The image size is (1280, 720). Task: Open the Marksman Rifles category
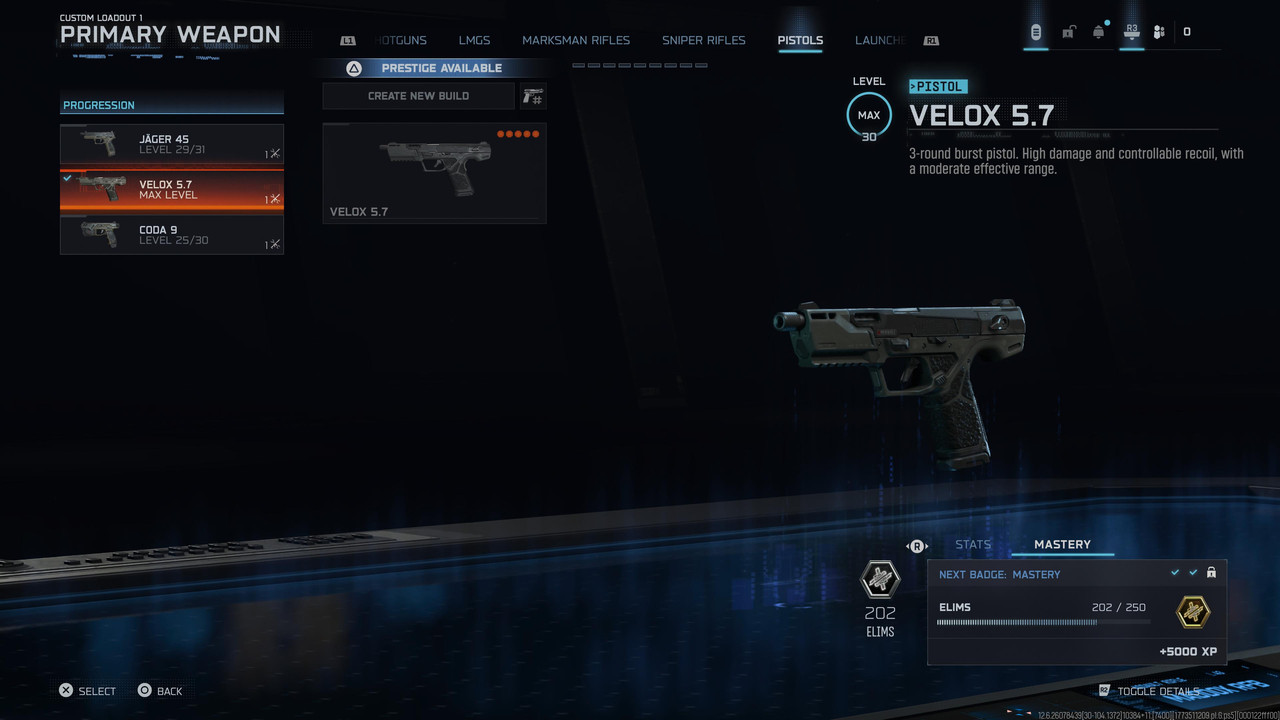click(576, 41)
